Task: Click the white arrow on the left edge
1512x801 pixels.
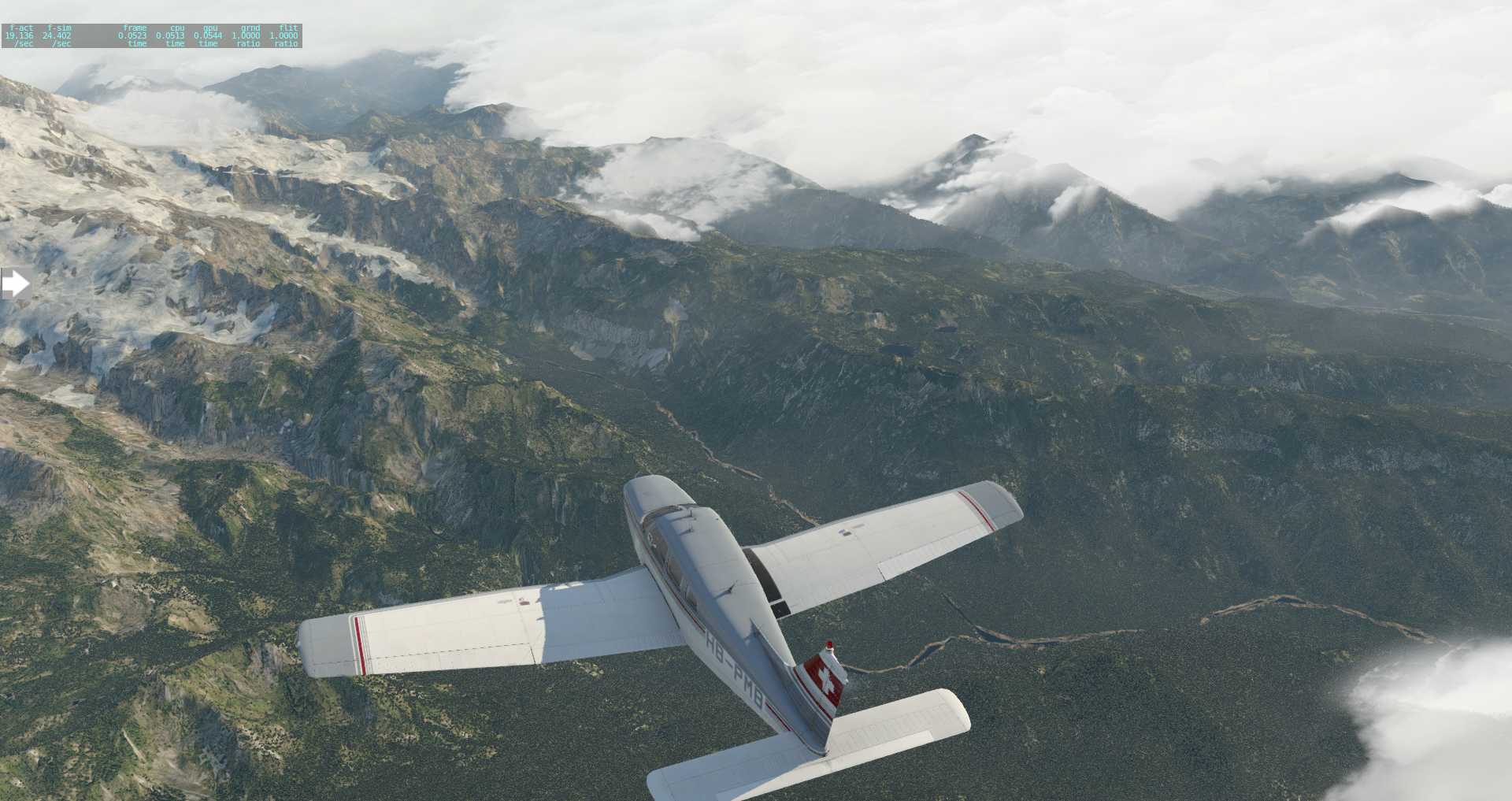Action: tap(15, 284)
